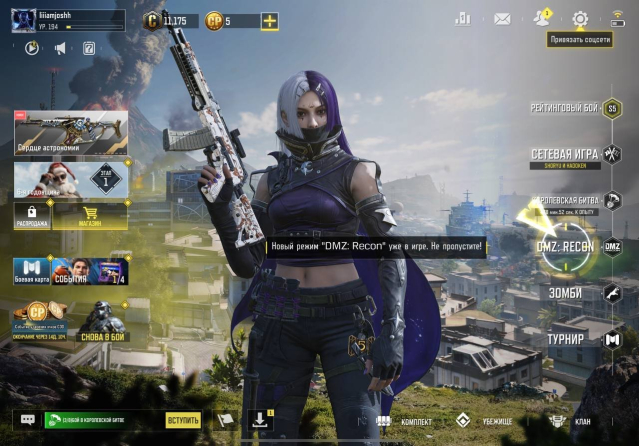The image size is (639, 446).
Task: Open the settings gear
Action: point(580,19)
